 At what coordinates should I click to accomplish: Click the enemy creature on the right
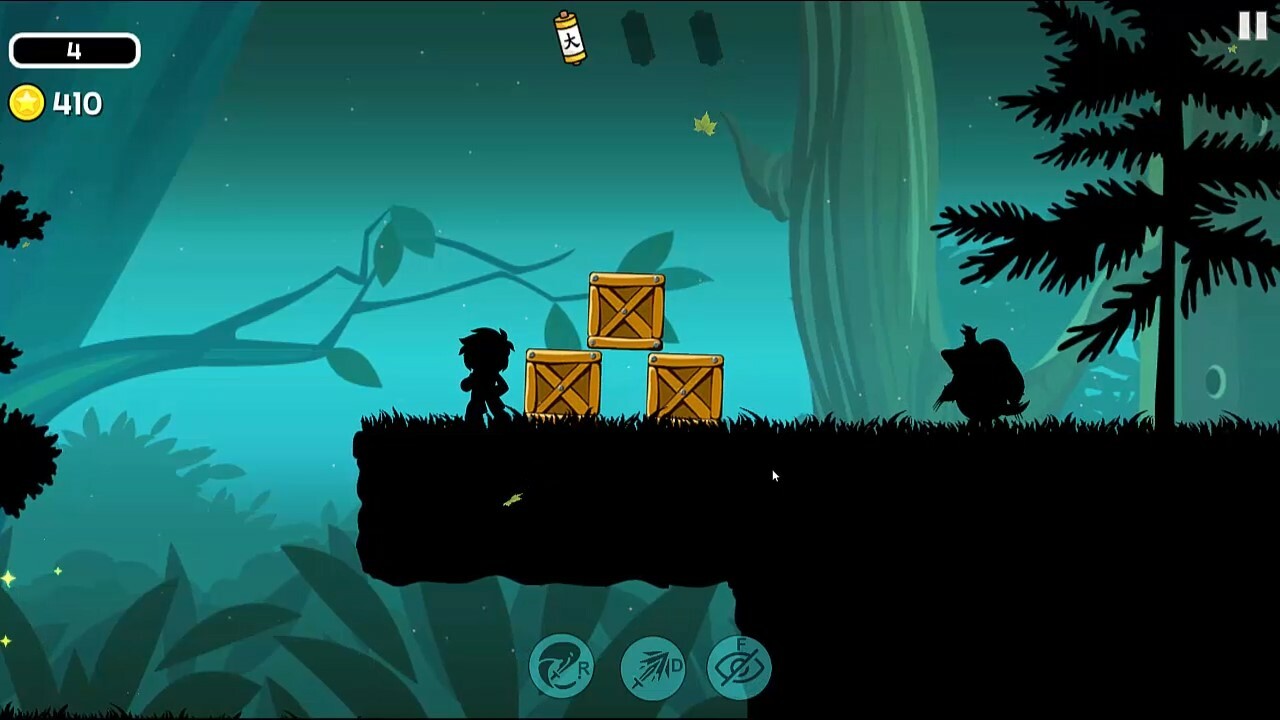click(x=980, y=380)
